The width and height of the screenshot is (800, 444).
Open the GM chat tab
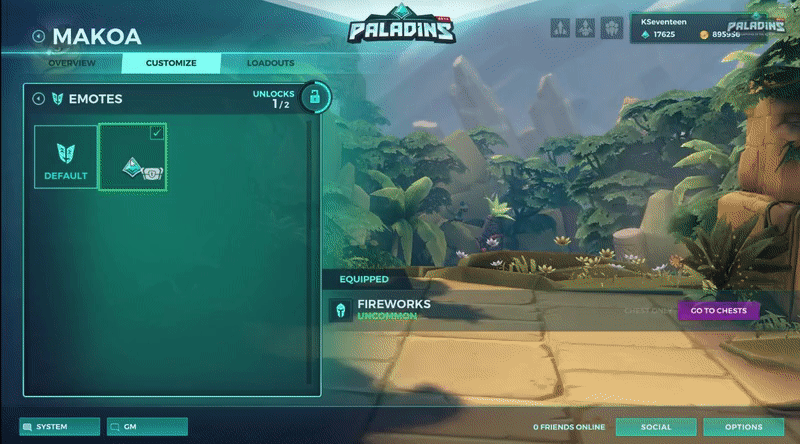point(147,427)
